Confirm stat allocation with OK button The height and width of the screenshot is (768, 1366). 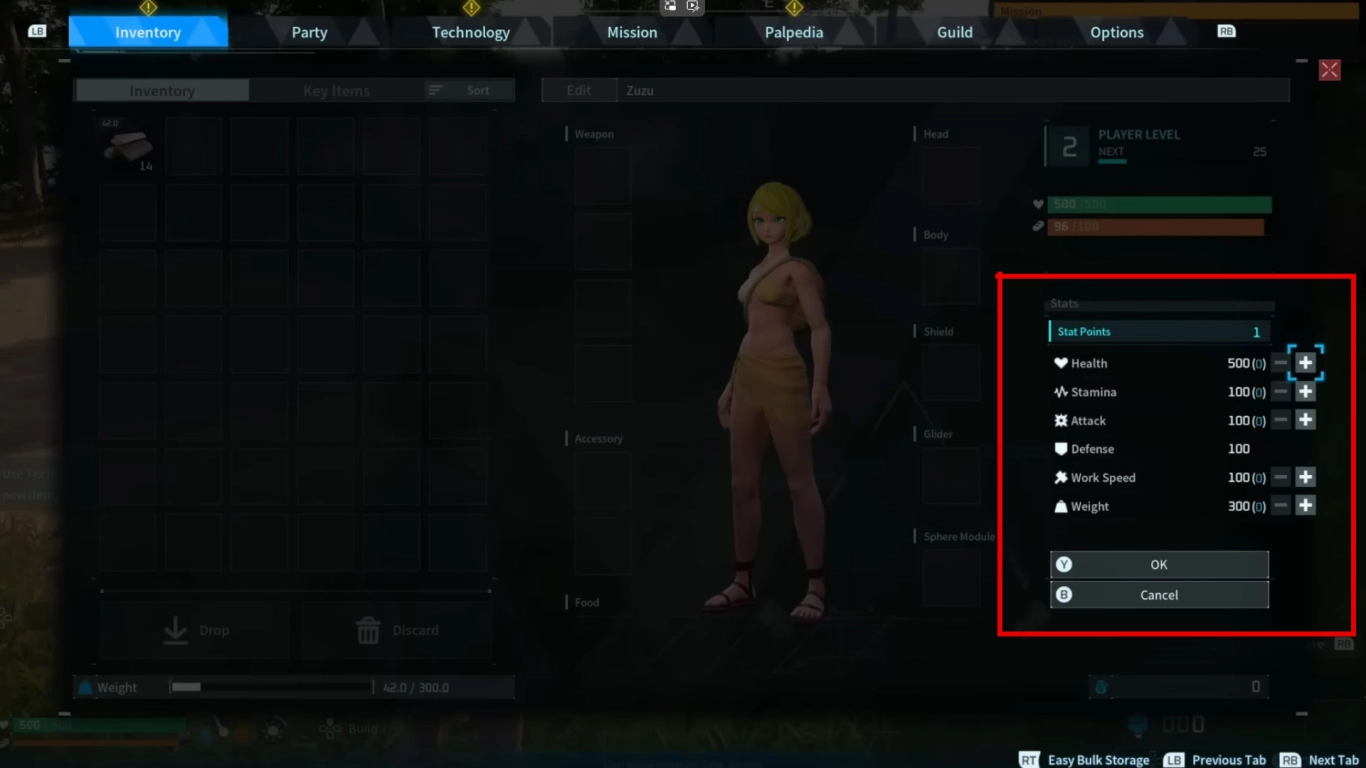point(1158,564)
